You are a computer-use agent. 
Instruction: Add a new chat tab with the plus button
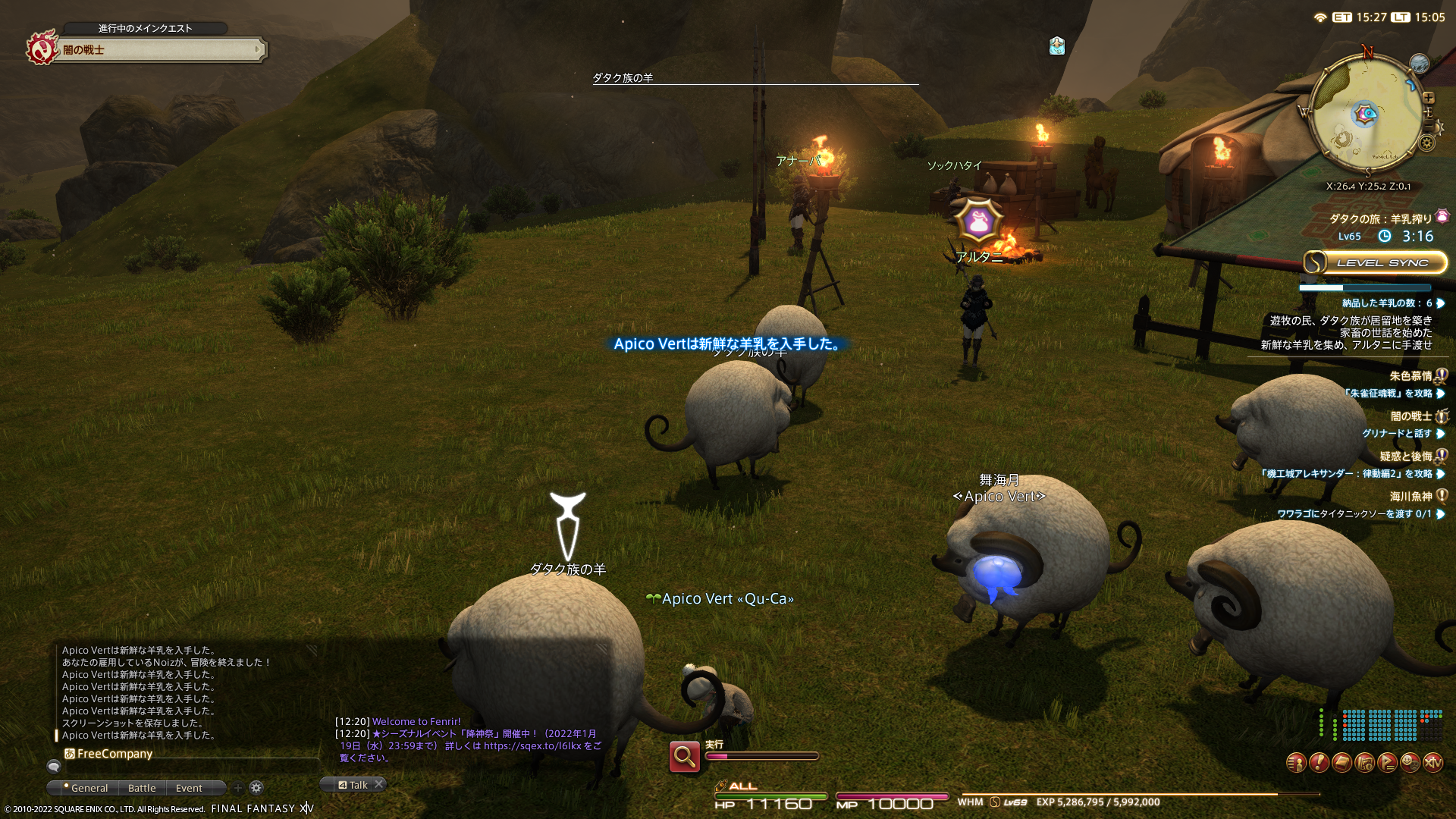coord(238,788)
